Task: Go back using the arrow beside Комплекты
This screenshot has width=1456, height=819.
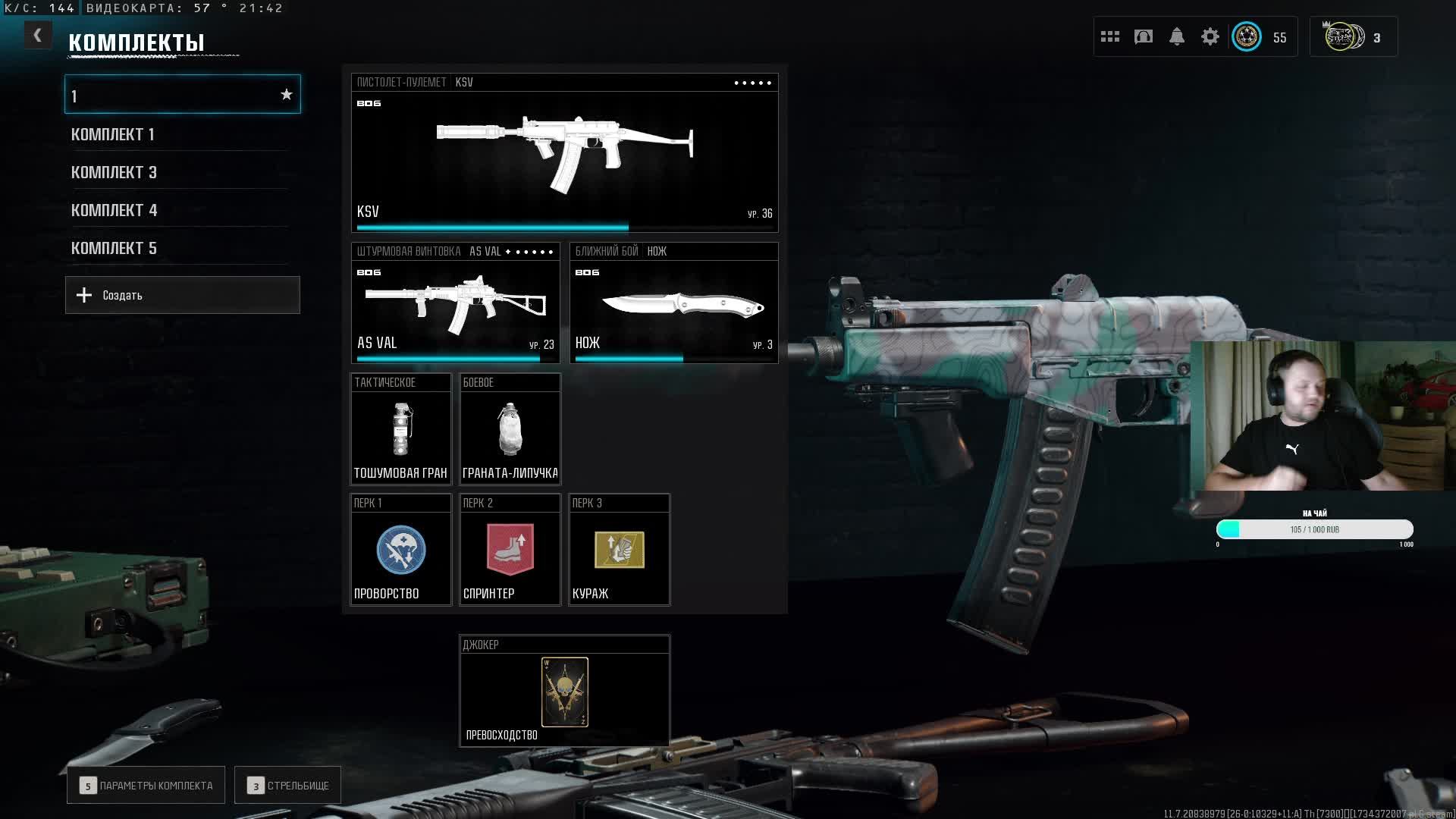Action: (x=37, y=36)
